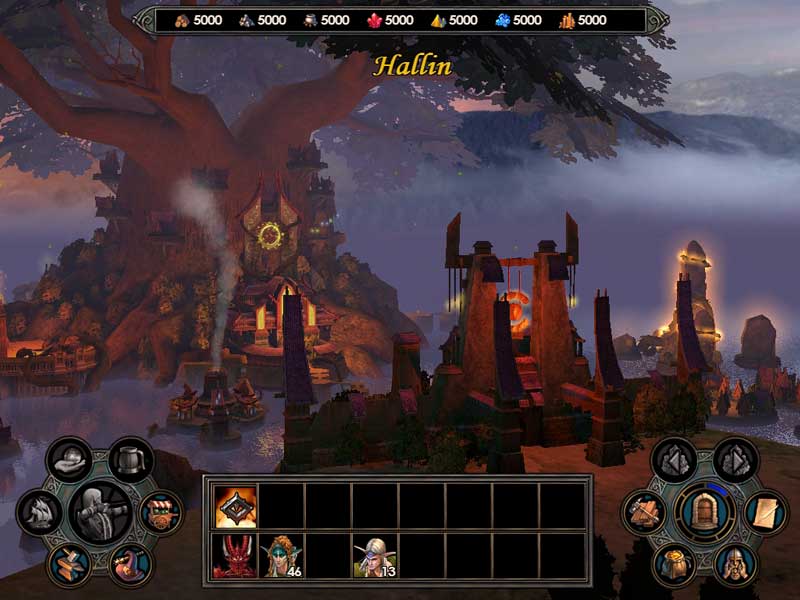Viewport: 800px width, 600px height.
Task: Open the scroll and quill town info
Action: tap(766, 512)
